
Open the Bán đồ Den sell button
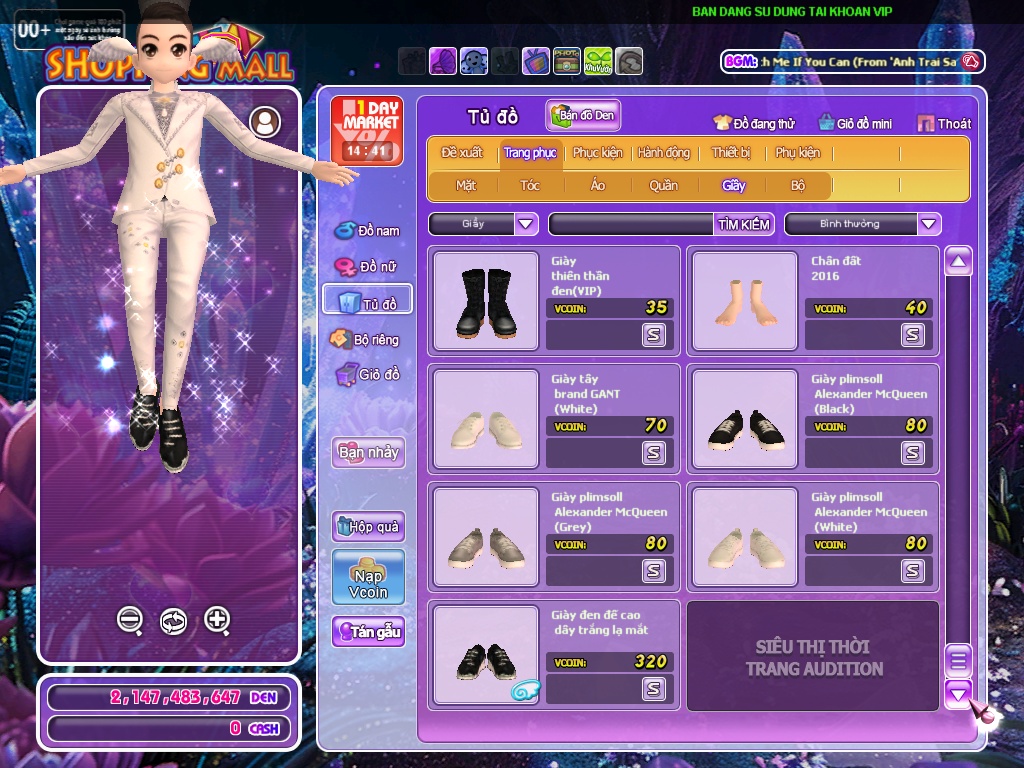click(583, 115)
